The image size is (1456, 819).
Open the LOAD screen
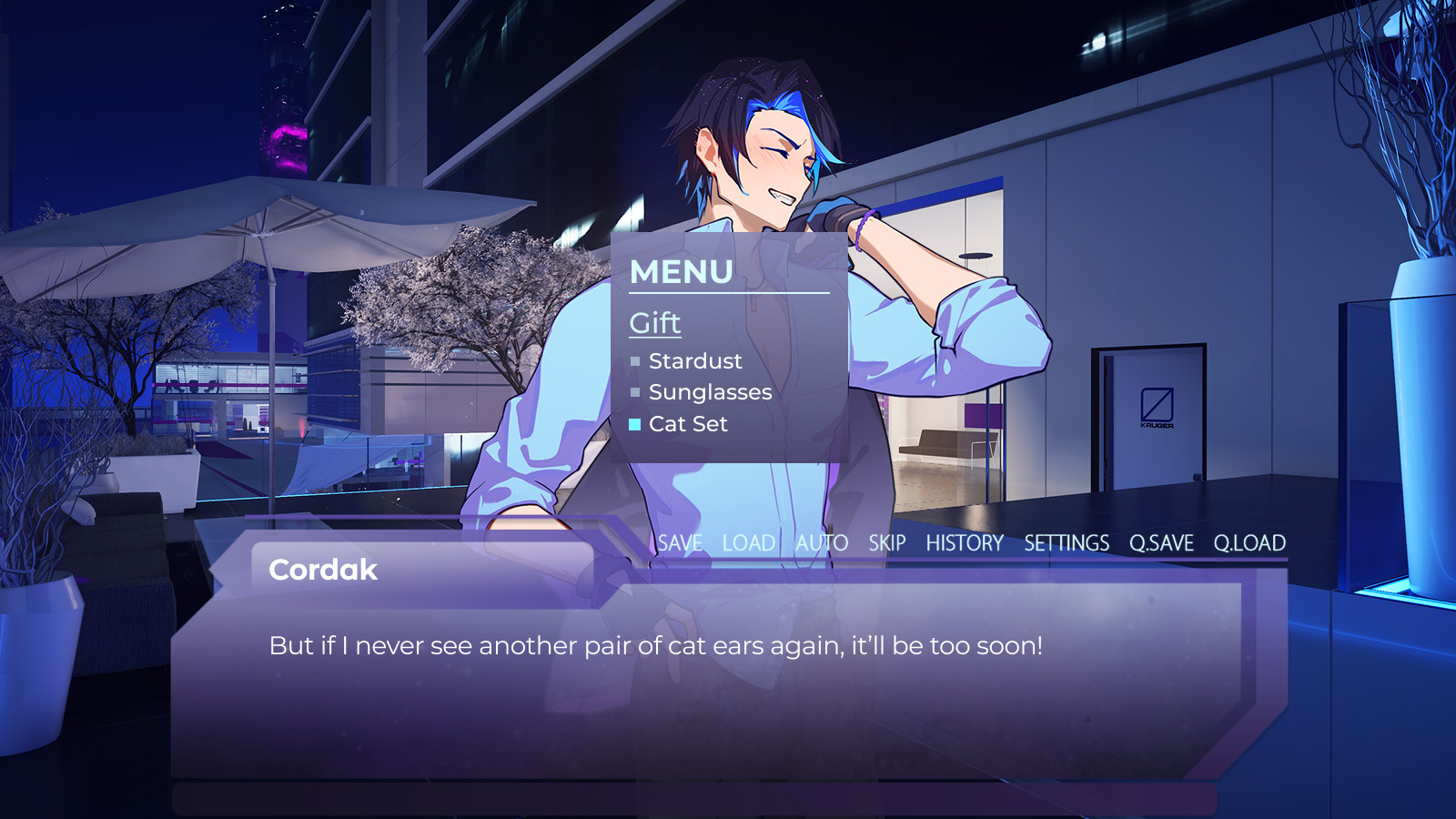point(749,543)
